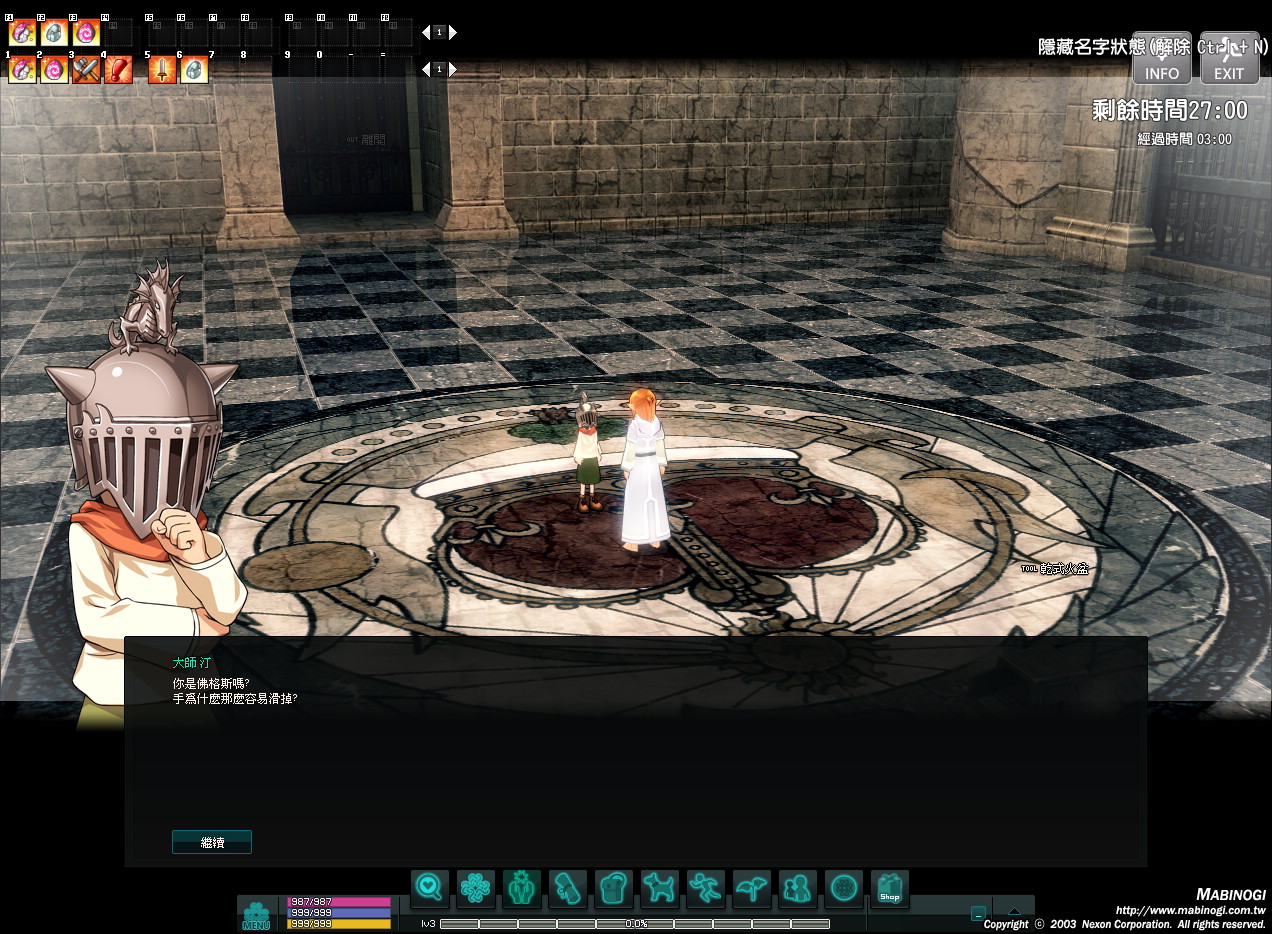Viewport: 1272px width, 934px height.
Task: Open the two people friends icon
Action: coord(797,888)
